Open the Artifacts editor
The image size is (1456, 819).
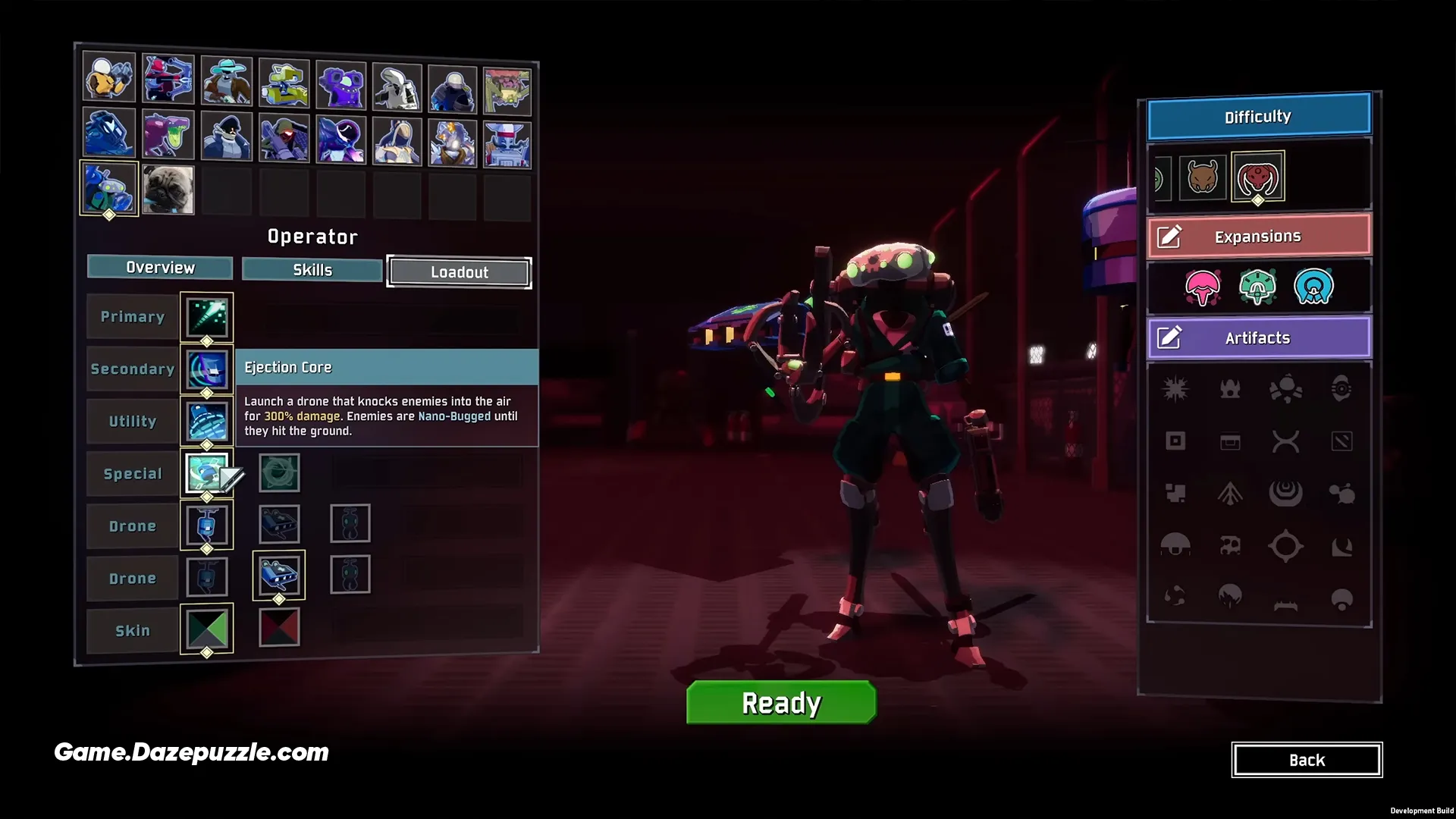1258,338
